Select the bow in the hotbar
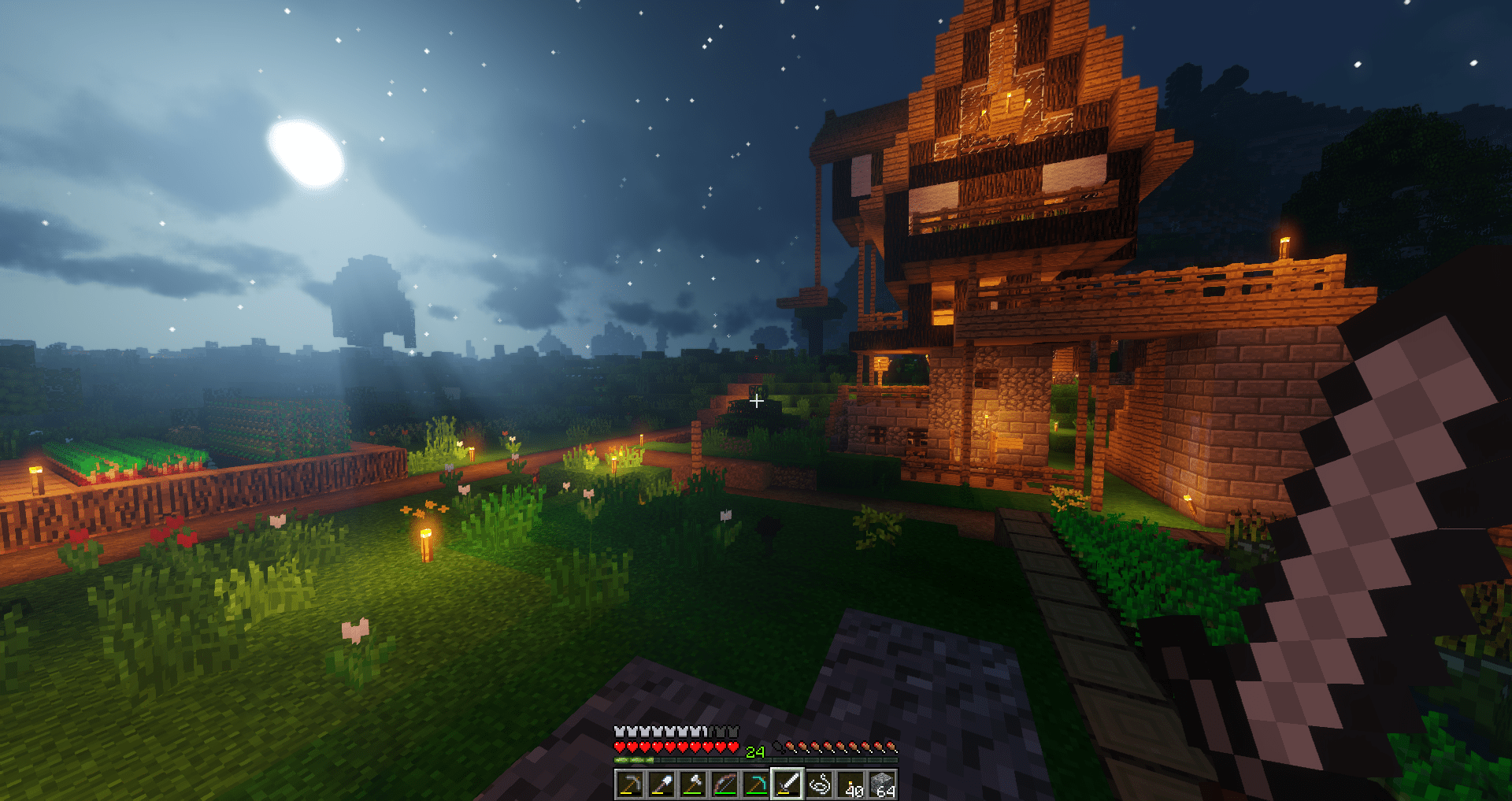This screenshot has width=1512, height=801. [x=726, y=784]
